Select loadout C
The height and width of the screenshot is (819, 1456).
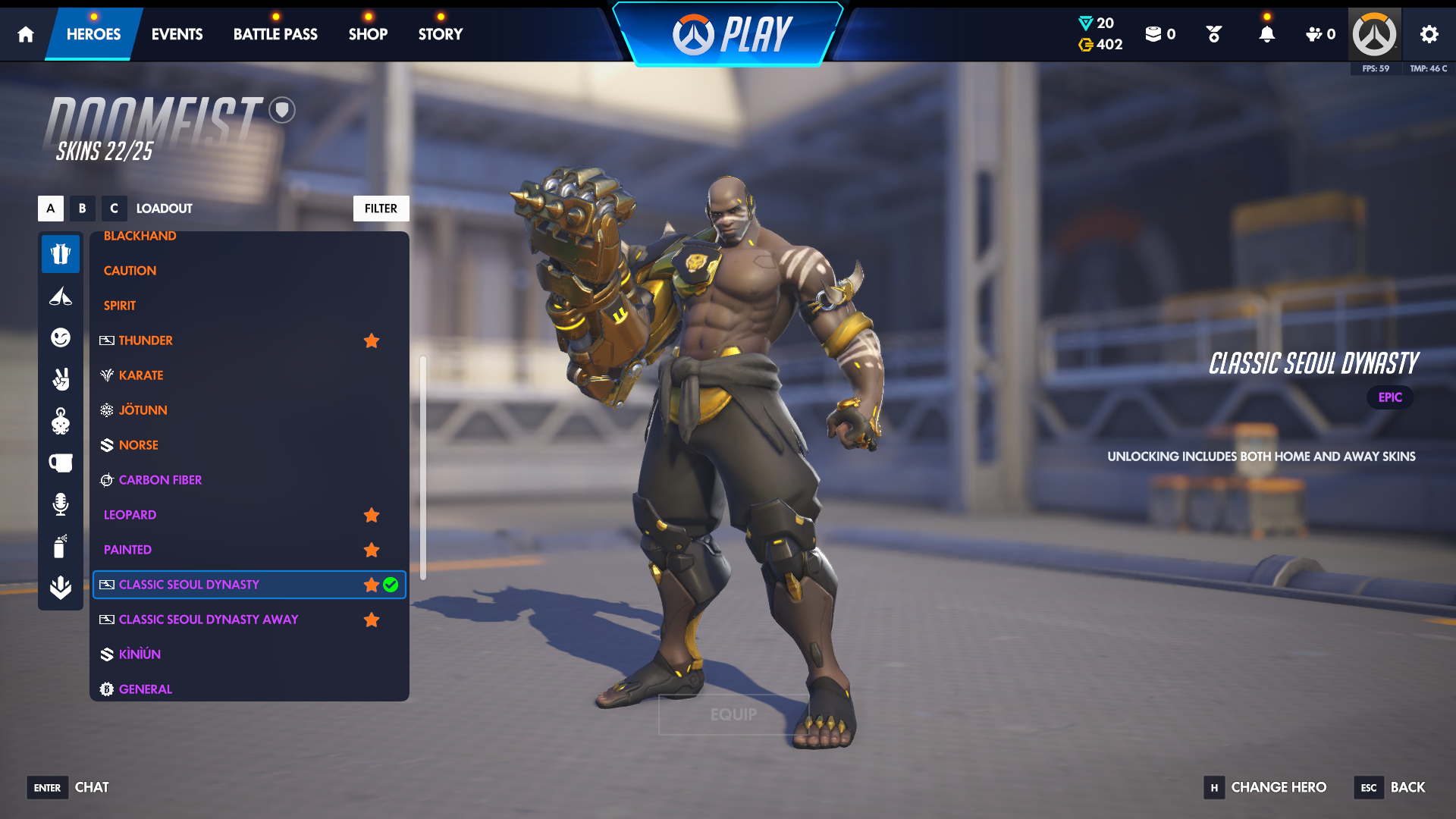pyautogui.click(x=114, y=209)
